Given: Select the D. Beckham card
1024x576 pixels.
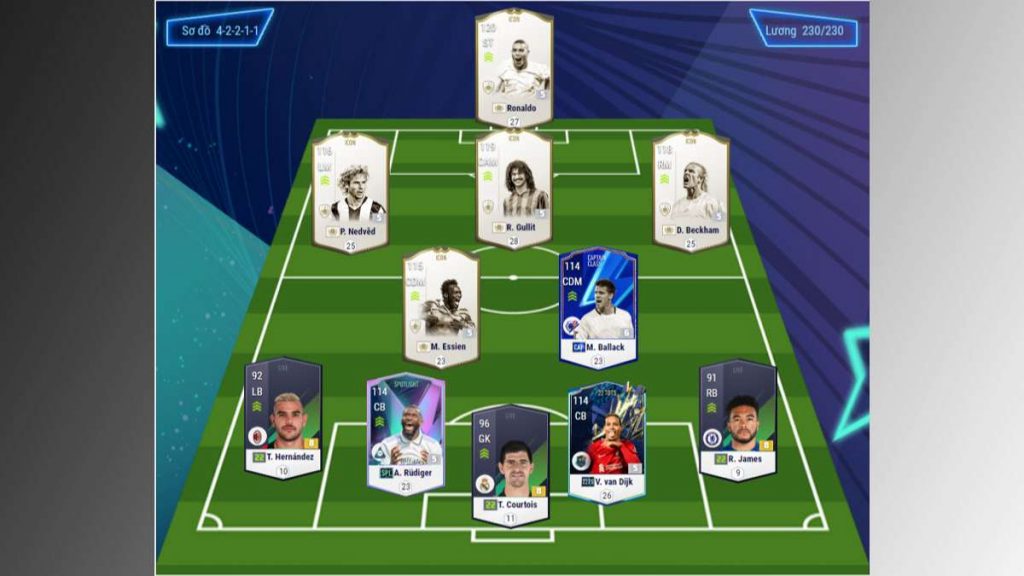Looking at the screenshot, I should [x=690, y=188].
